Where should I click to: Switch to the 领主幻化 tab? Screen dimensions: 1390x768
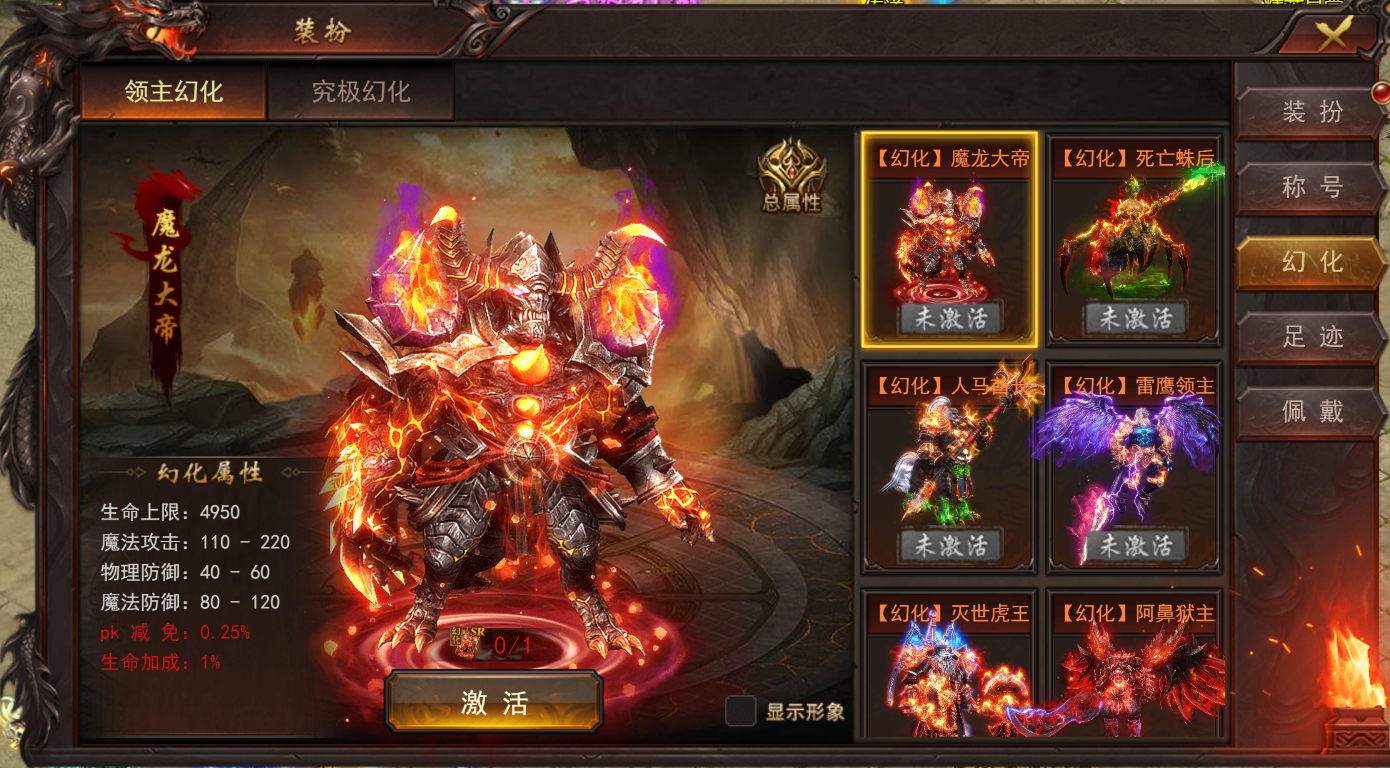pyautogui.click(x=174, y=92)
